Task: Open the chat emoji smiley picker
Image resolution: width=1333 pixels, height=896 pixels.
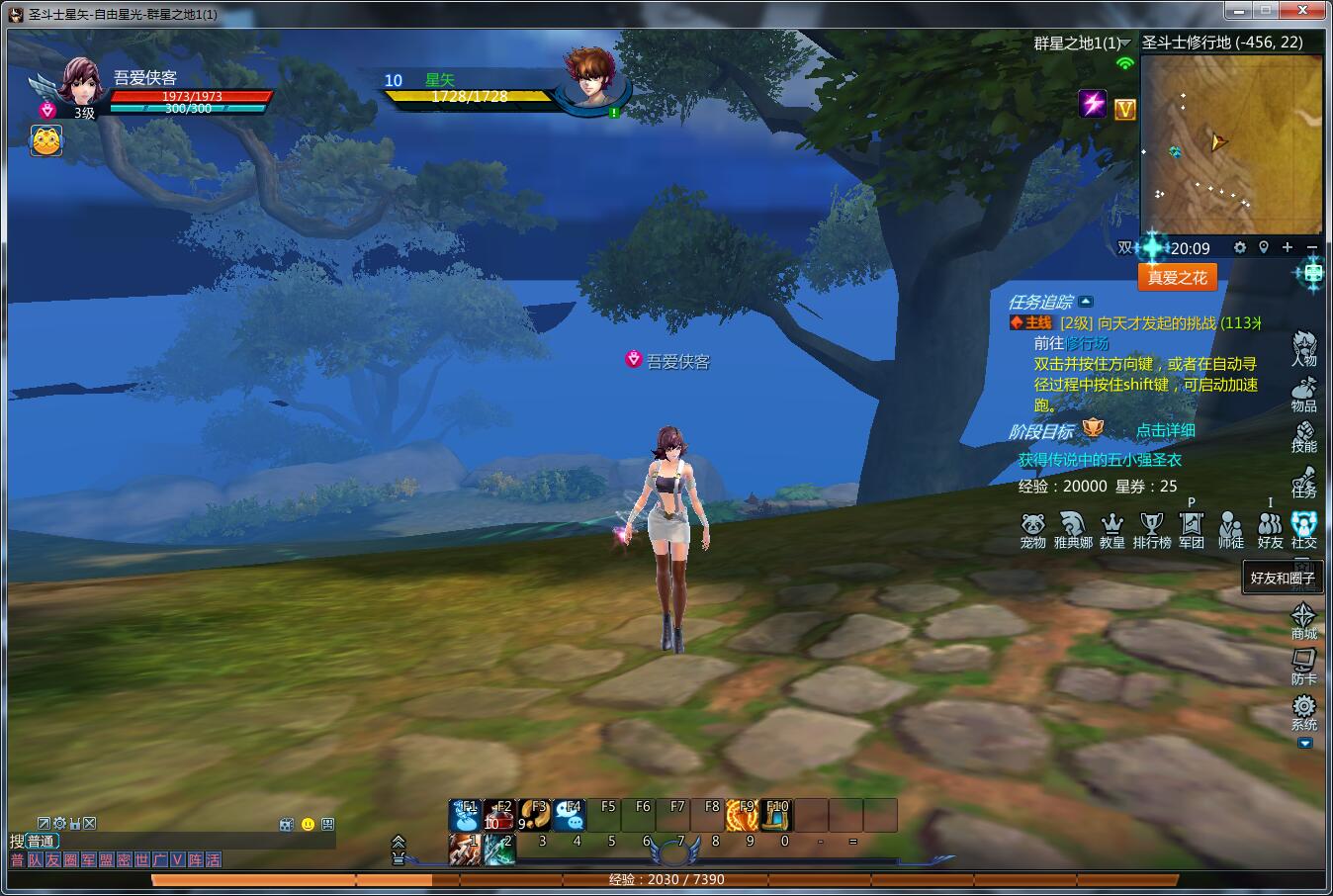Action: click(x=308, y=824)
